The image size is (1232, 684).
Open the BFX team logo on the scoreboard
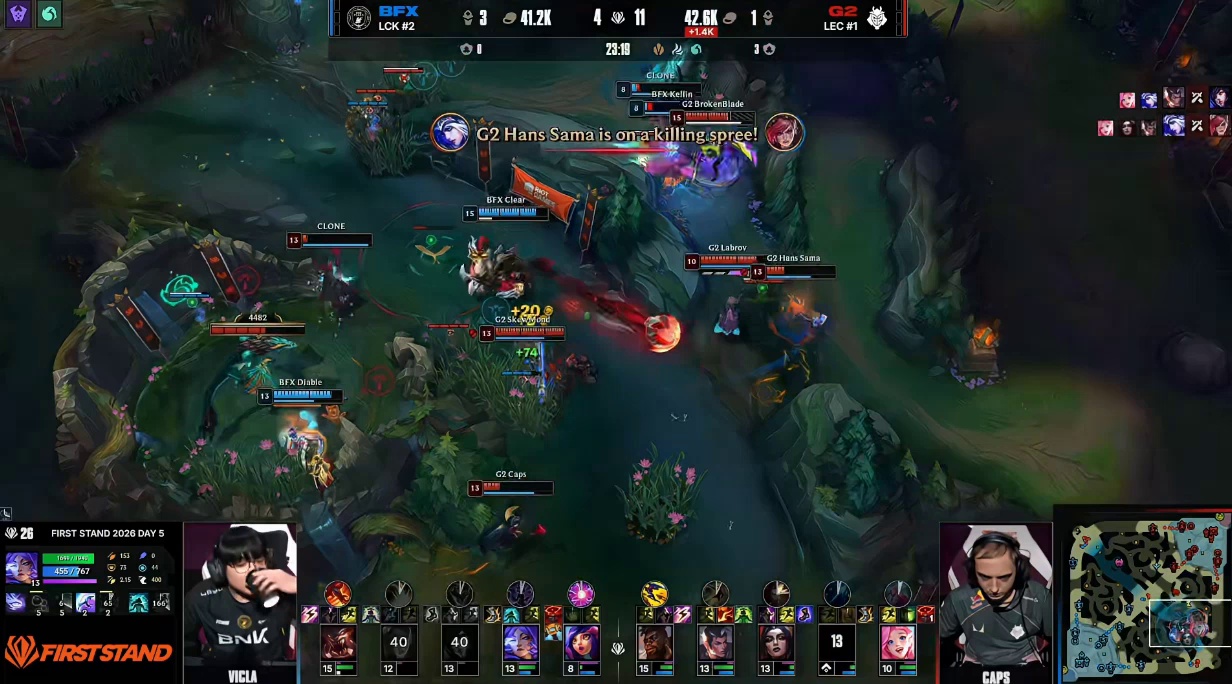(x=358, y=18)
